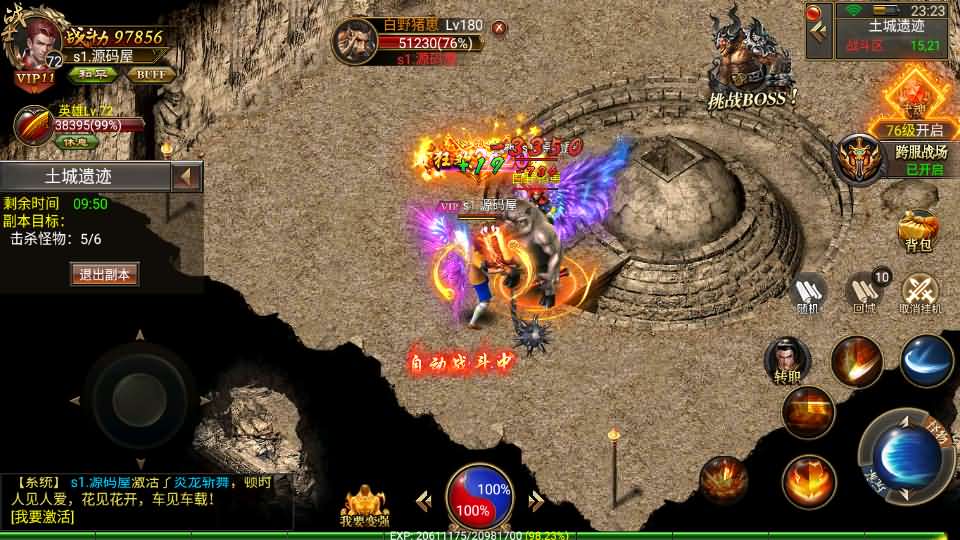Tap 取消挂机 to cancel auto-battle

click(x=920, y=294)
